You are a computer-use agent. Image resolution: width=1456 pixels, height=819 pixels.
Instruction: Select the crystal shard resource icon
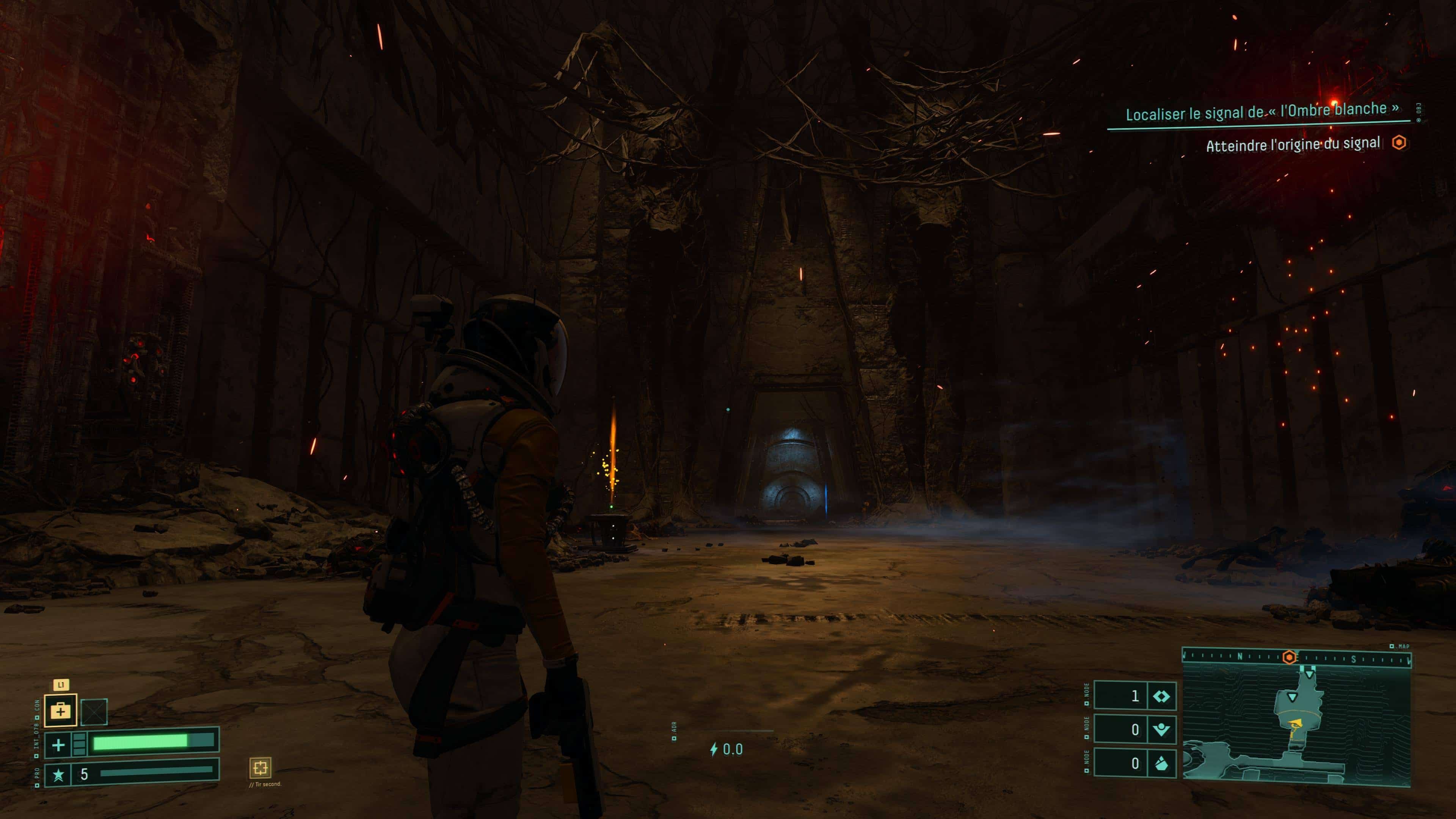tap(1161, 764)
